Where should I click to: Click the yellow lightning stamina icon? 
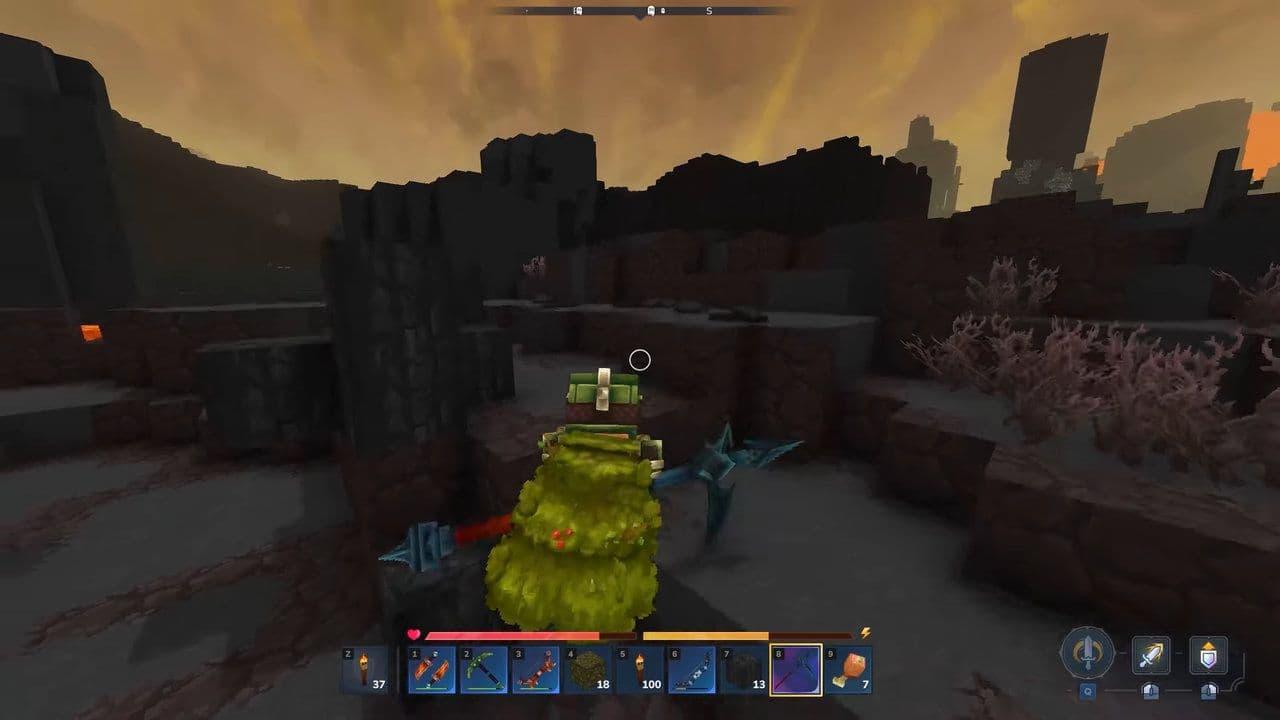point(865,632)
